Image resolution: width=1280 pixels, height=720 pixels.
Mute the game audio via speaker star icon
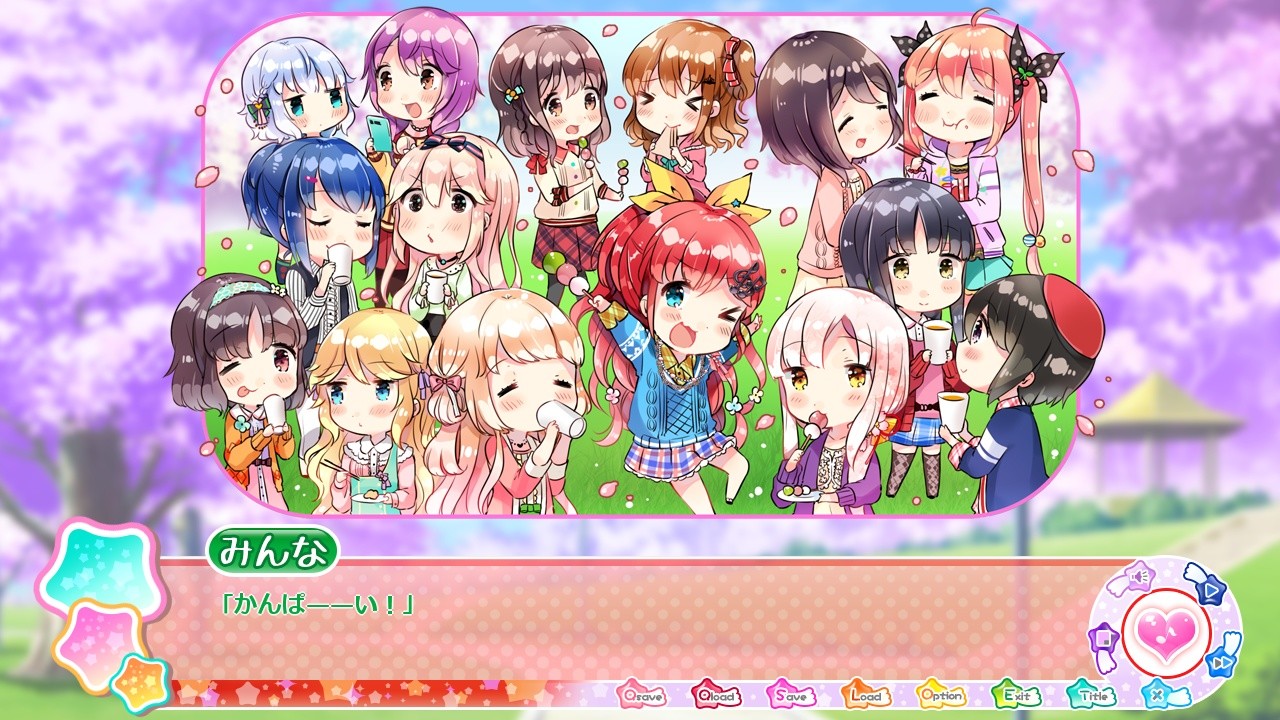tap(1138, 575)
